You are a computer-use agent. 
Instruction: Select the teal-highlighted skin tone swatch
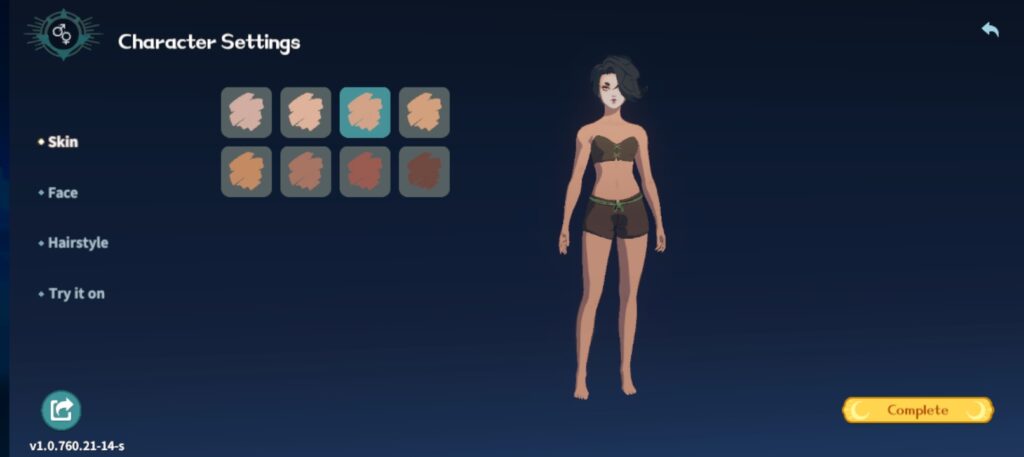(365, 112)
